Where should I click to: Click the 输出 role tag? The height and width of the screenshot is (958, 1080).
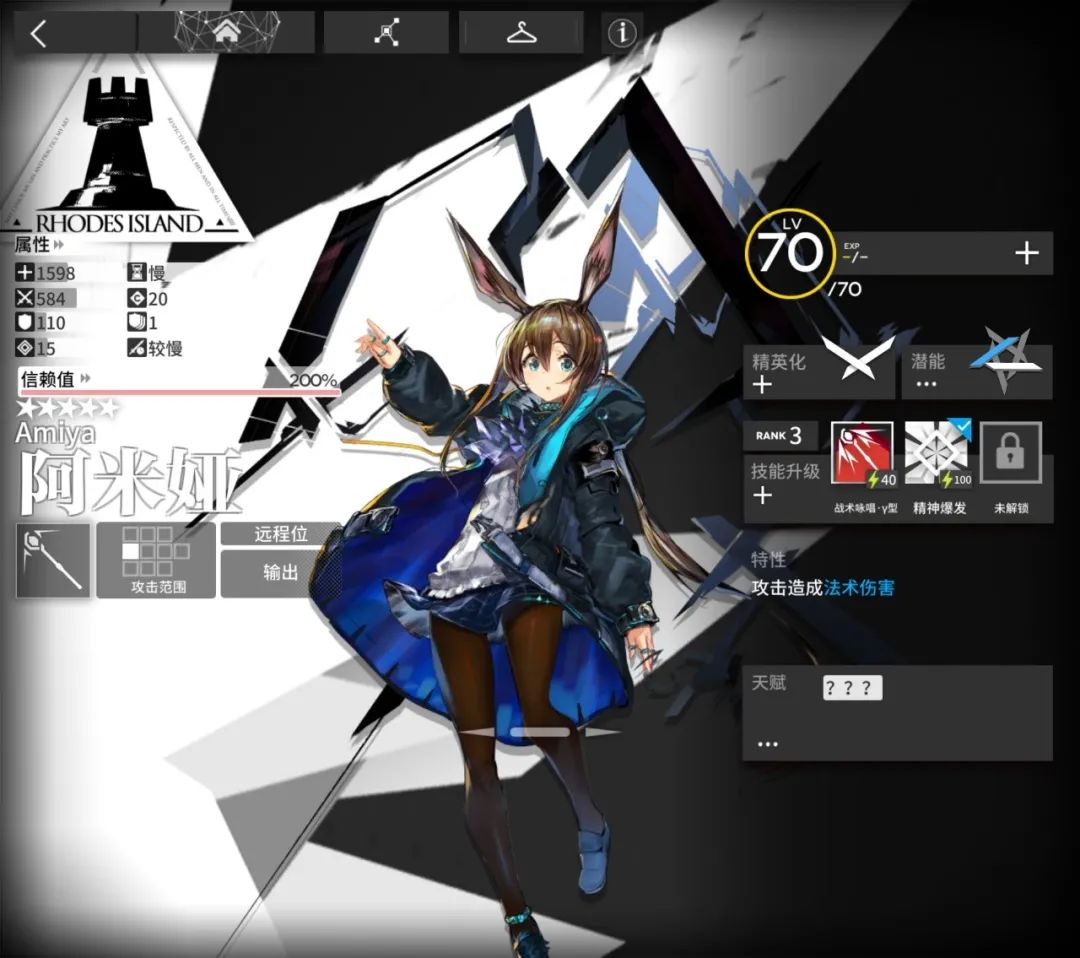click(278, 573)
